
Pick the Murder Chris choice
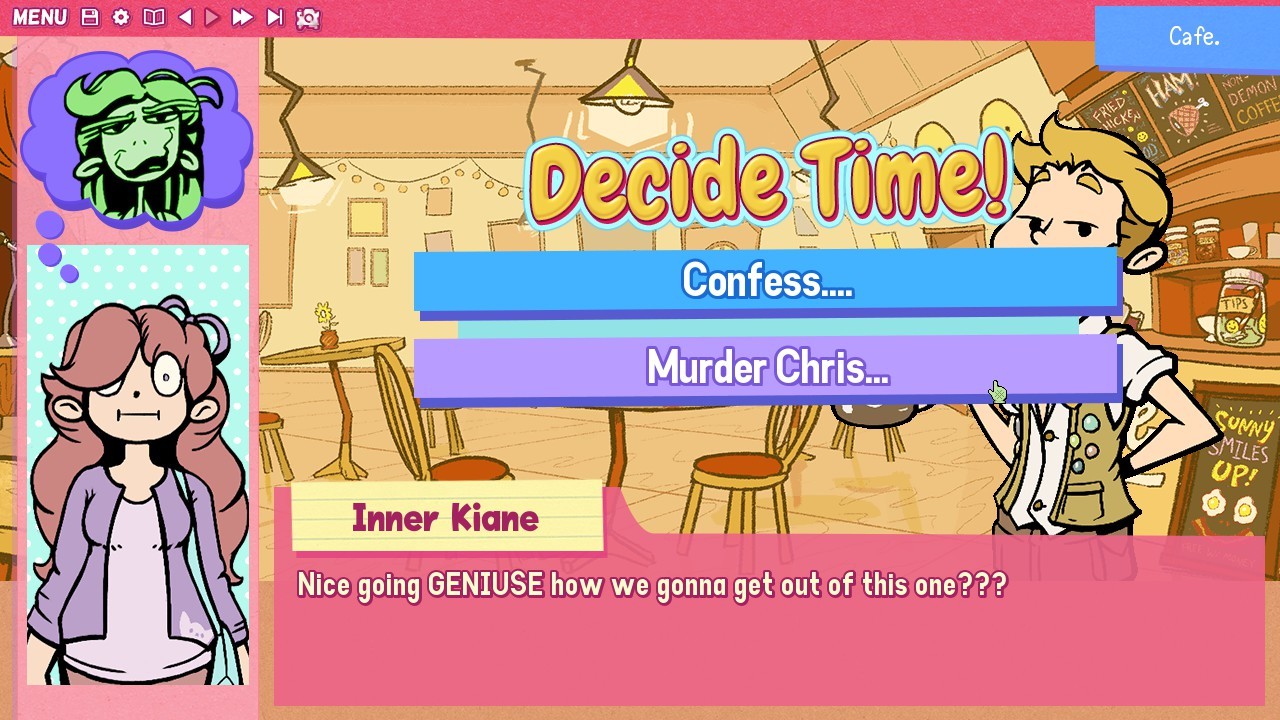(766, 368)
